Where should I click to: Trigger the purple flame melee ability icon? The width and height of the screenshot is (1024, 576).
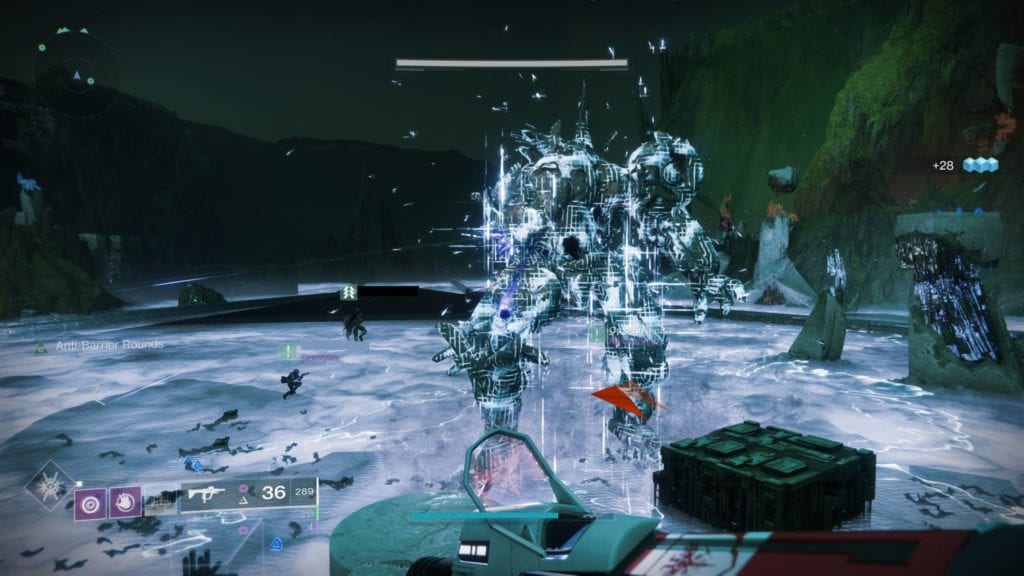coord(125,500)
